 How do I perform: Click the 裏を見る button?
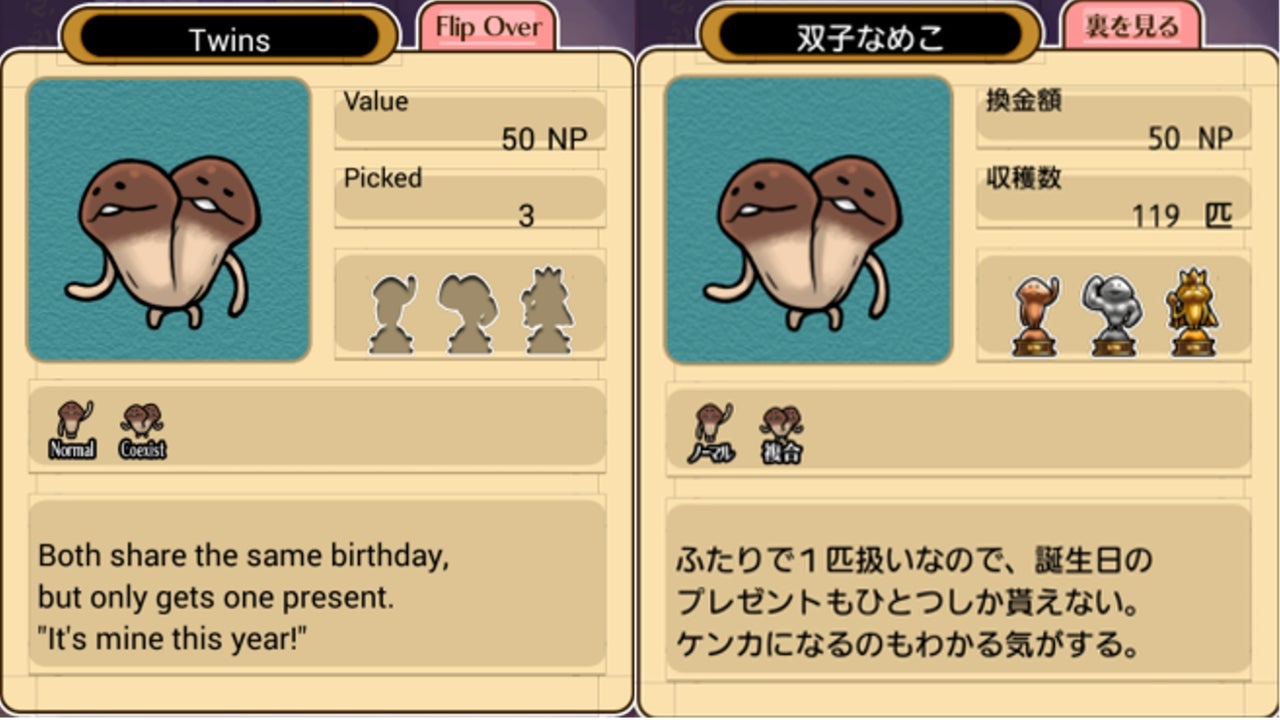[1131, 27]
